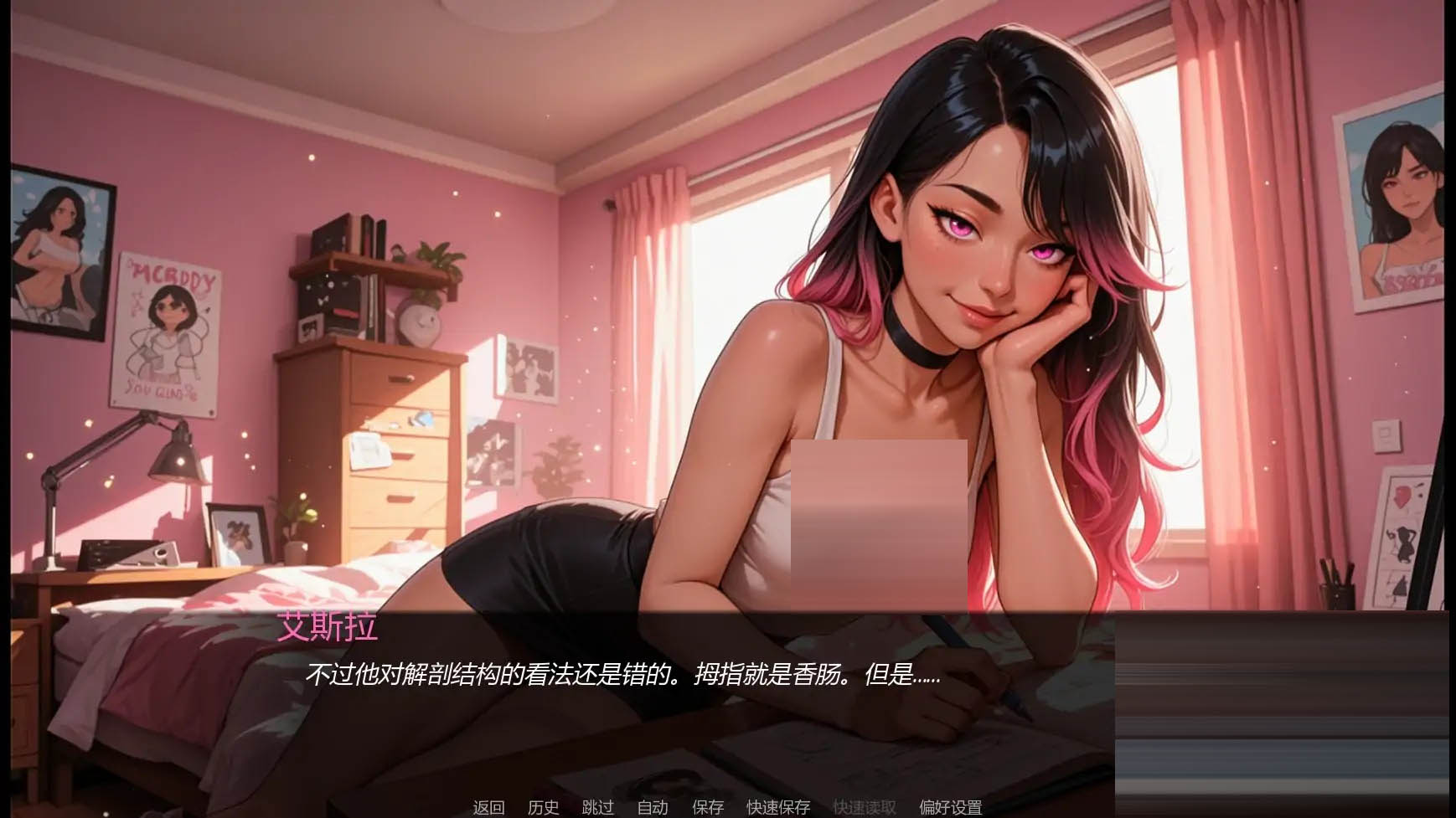Turn on automatic reading via 自动

(653, 808)
